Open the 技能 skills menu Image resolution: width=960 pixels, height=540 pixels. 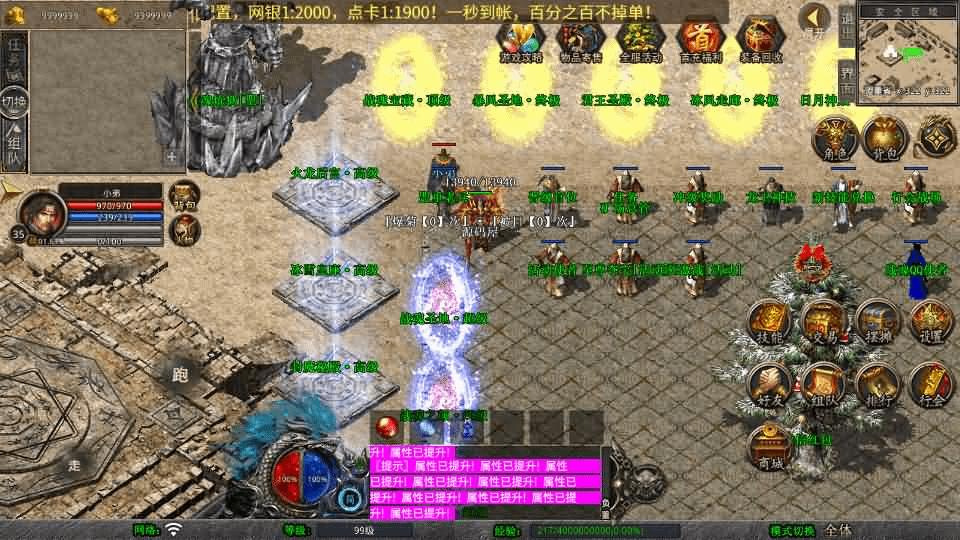click(771, 321)
